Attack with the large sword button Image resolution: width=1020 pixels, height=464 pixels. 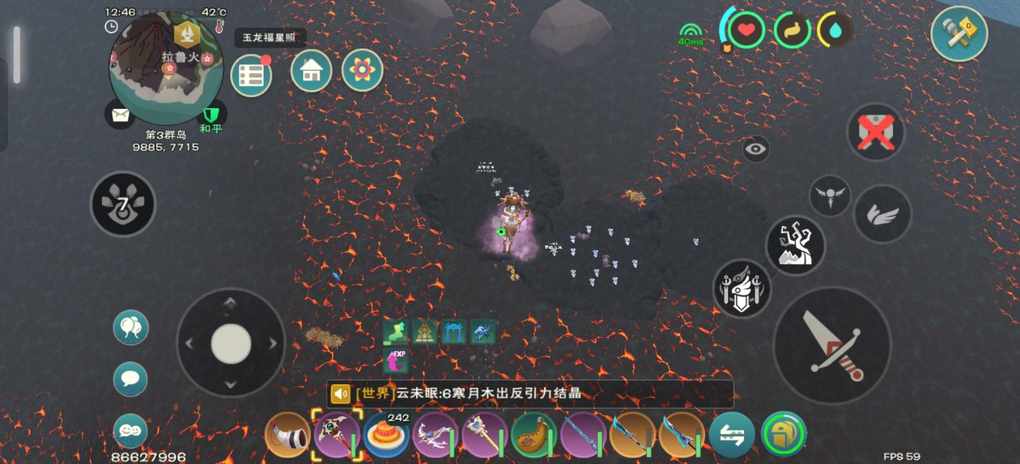point(832,345)
